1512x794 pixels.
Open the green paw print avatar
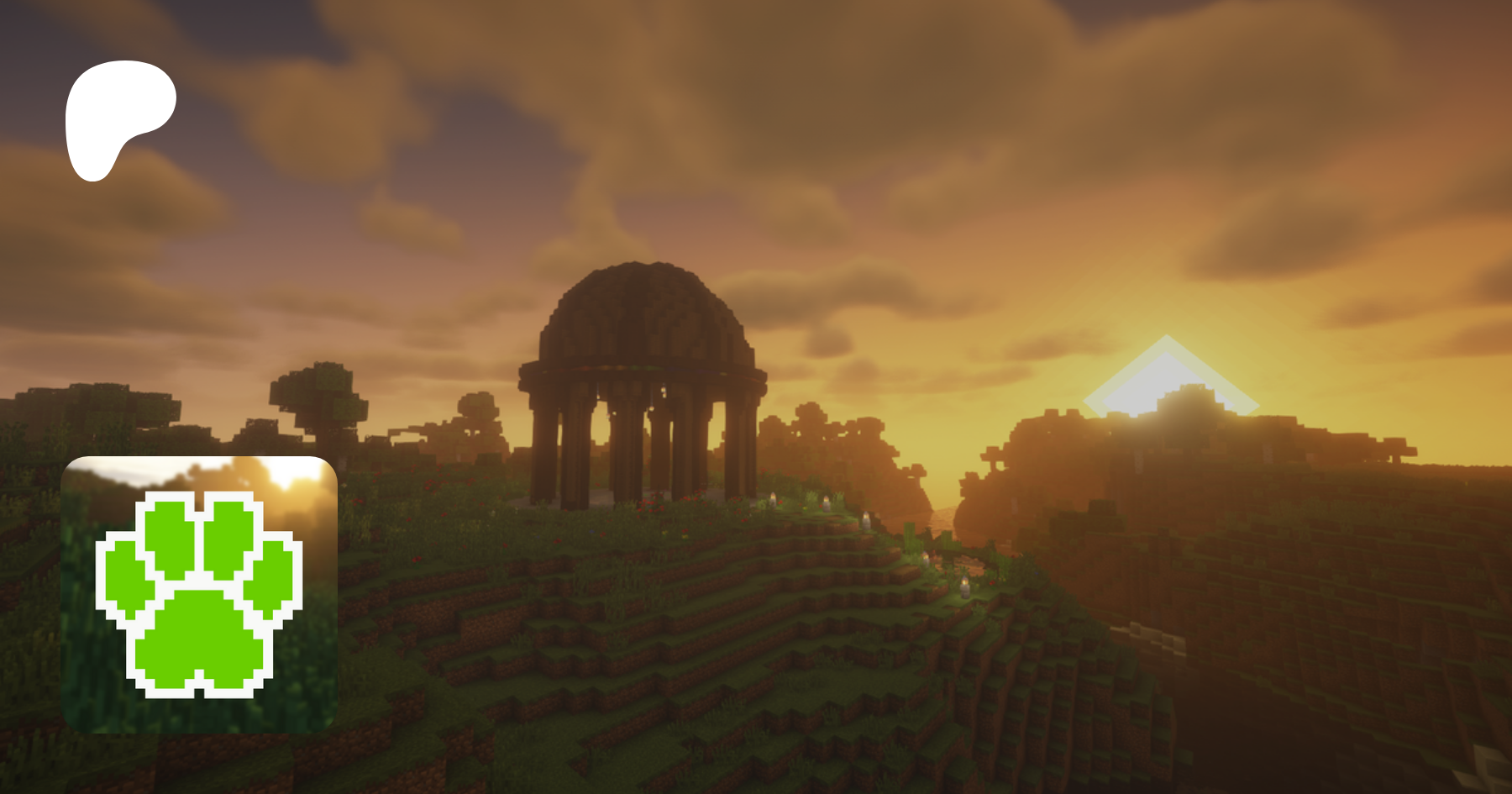(x=199, y=594)
